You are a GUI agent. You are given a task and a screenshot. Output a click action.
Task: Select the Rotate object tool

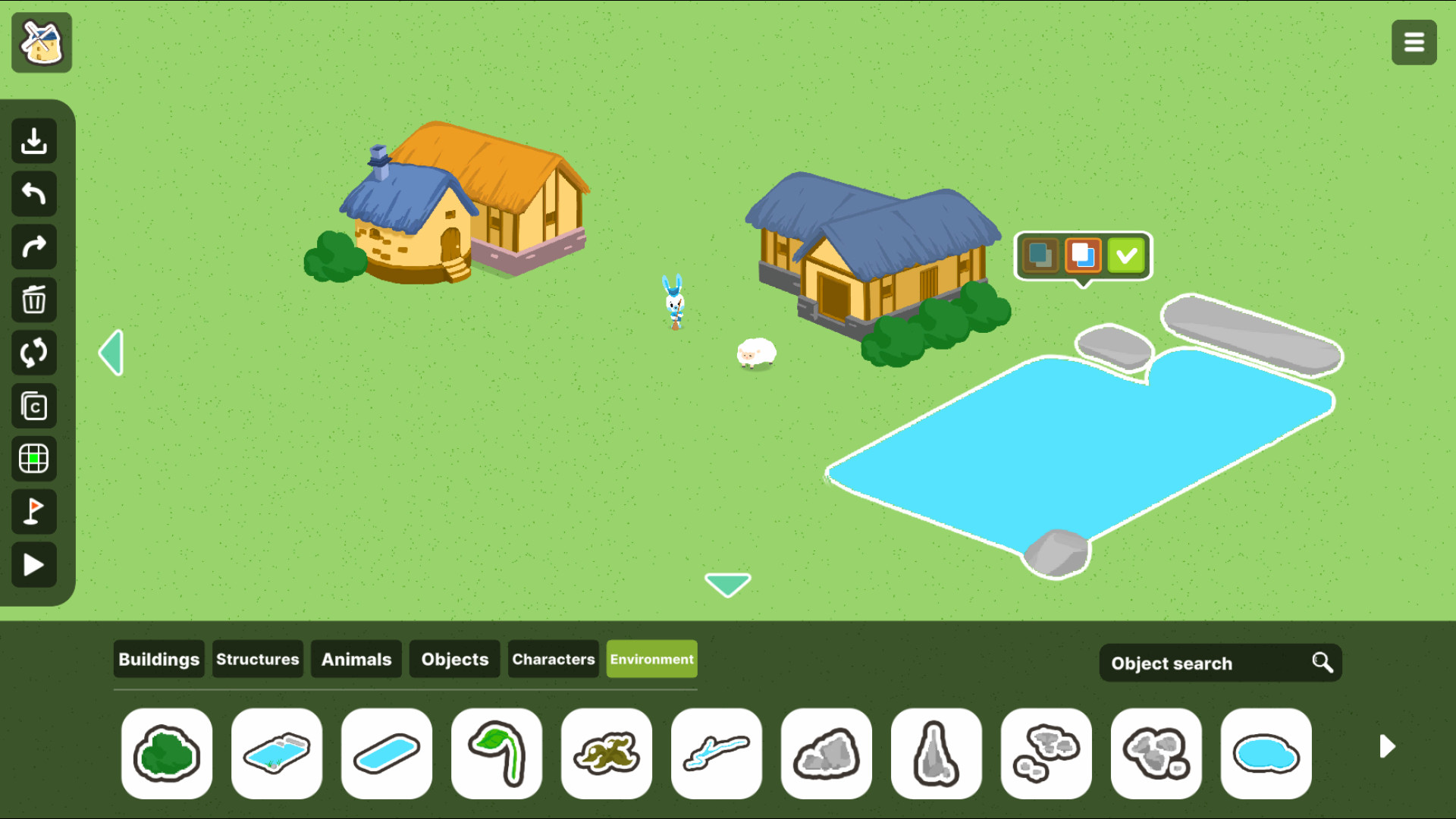point(33,353)
